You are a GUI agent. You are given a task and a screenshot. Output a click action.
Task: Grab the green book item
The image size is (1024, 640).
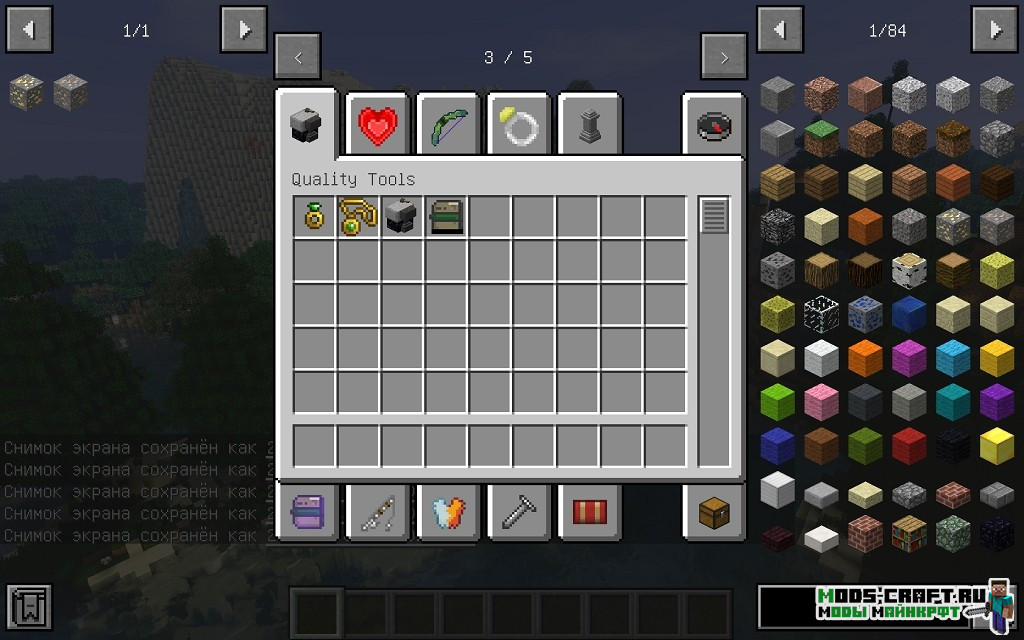point(445,217)
